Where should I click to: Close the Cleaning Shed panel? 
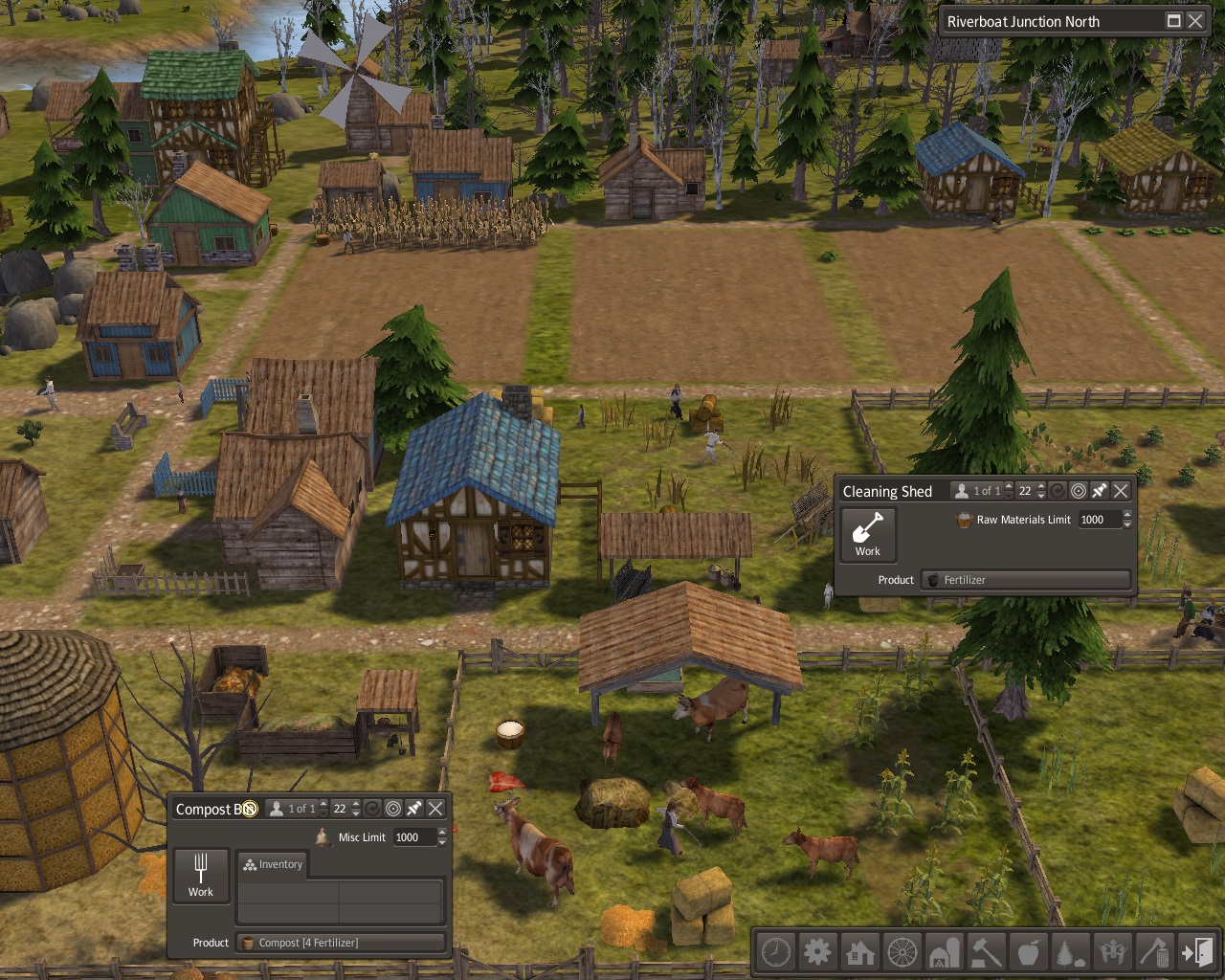(1121, 491)
